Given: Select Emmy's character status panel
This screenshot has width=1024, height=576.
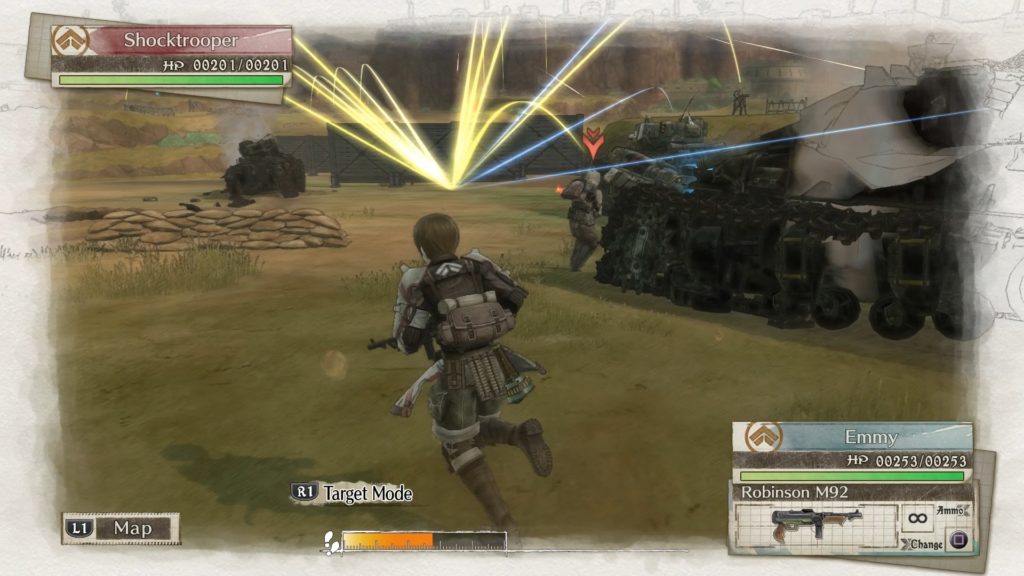Looking at the screenshot, I should tap(852, 451).
